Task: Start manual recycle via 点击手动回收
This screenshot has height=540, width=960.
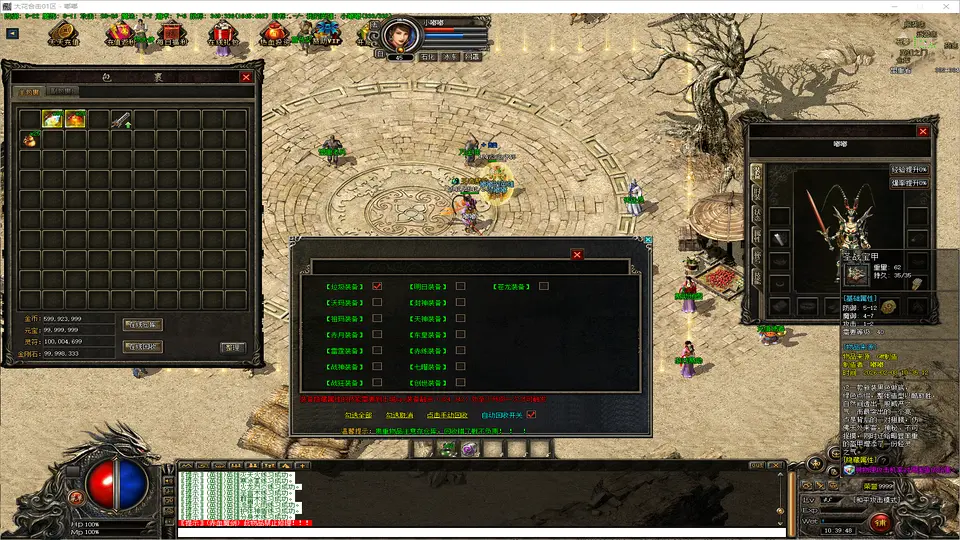Action: pos(447,415)
